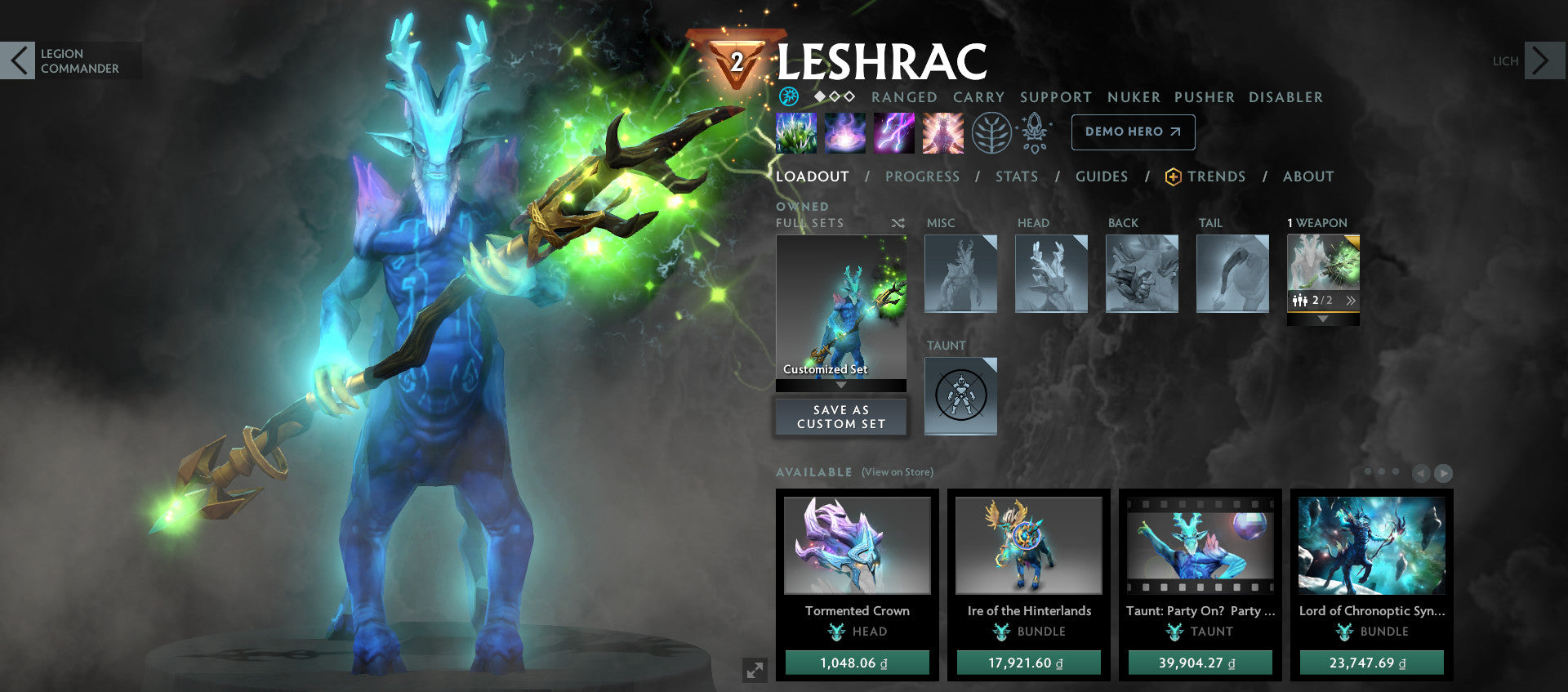Open the GUIDES tab
Image resolution: width=1568 pixels, height=692 pixels.
[1102, 176]
